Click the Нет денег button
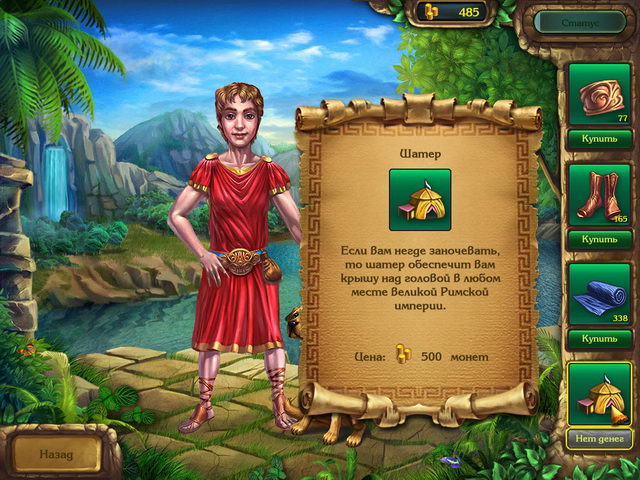Viewport: 640px width, 480px height. pos(599,438)
